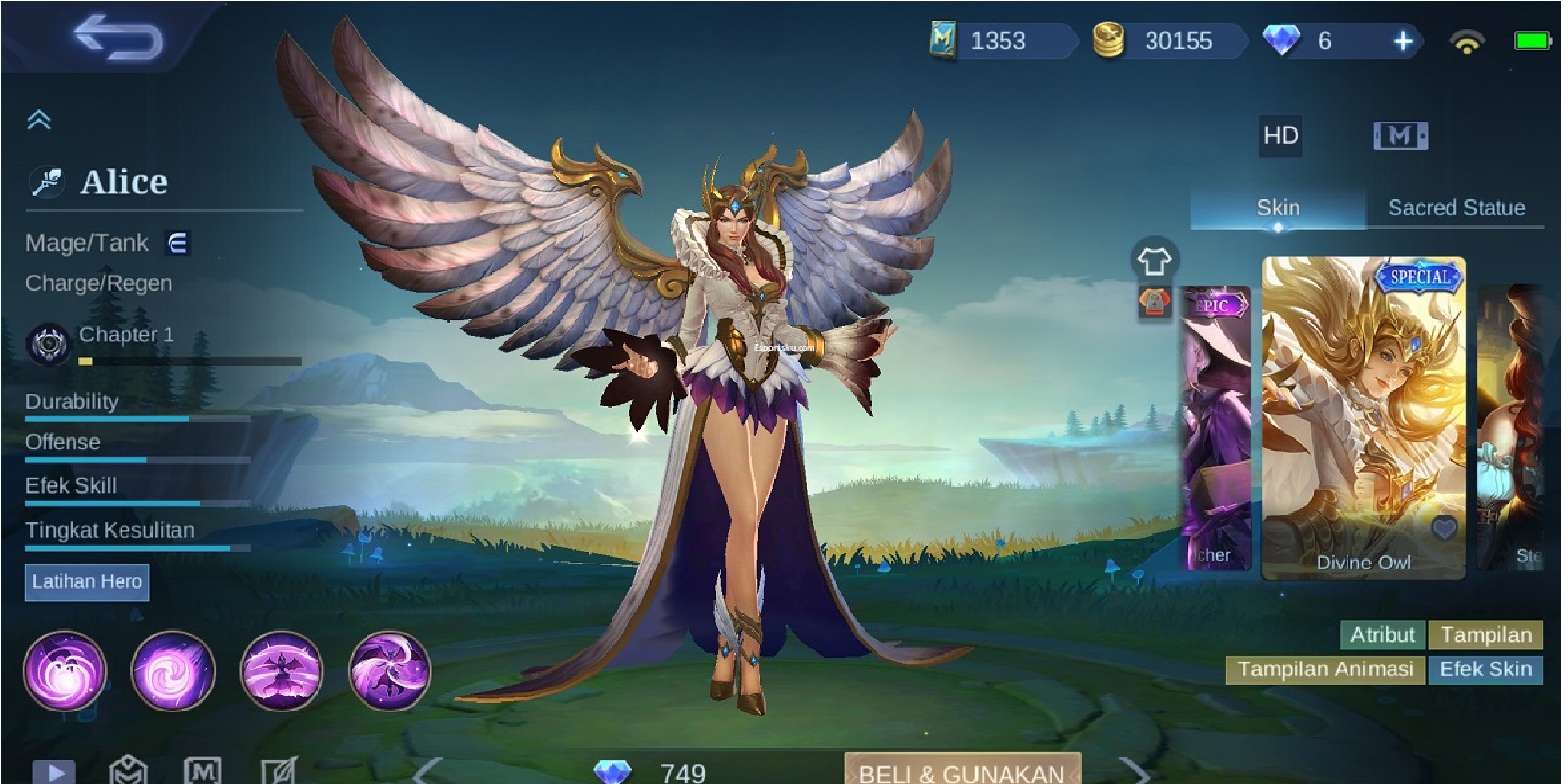Switch to the Sacred Statue tab
The width and height of the screenshot is (1568, 784).
coord(1454,207)
